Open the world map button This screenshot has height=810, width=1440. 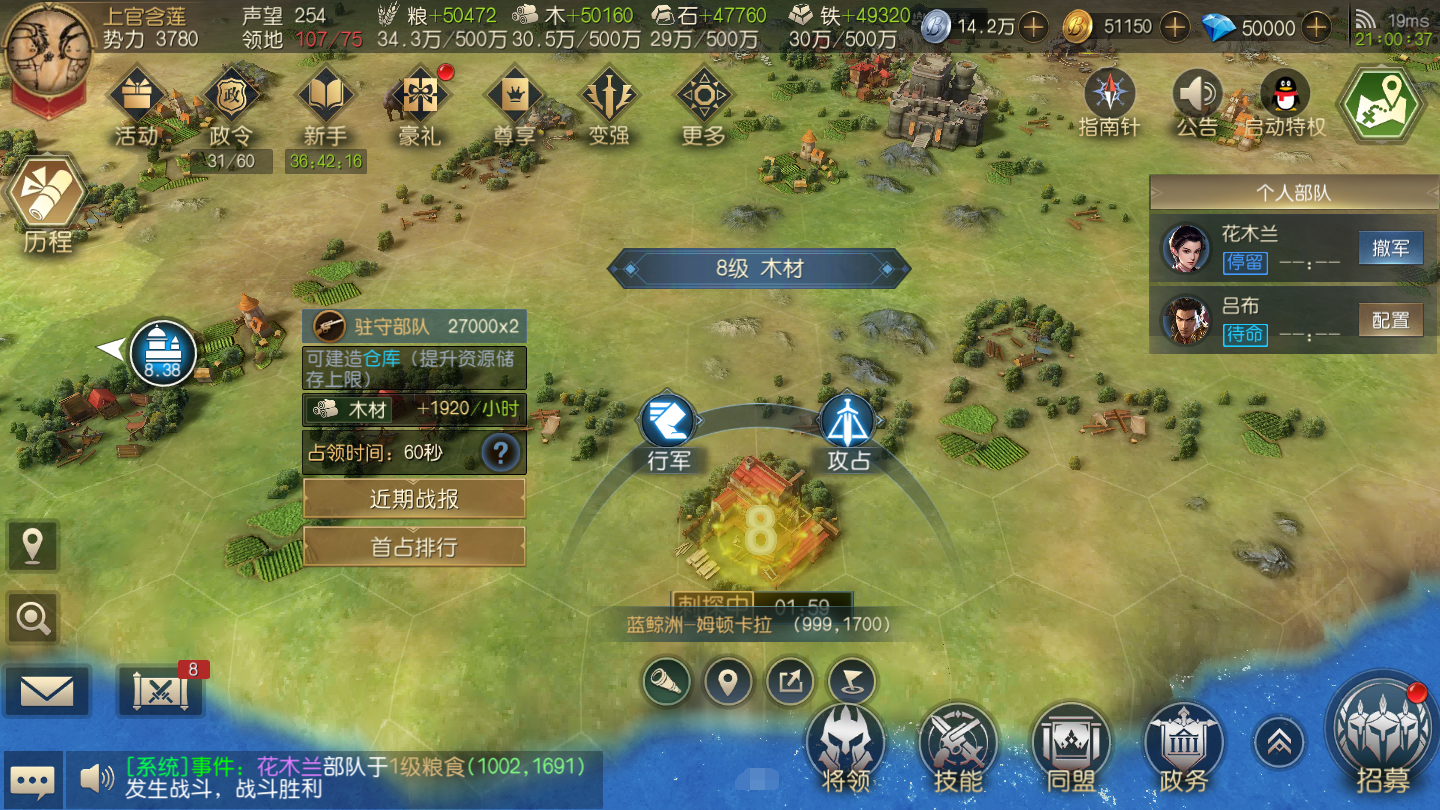tap(1383, 104)
